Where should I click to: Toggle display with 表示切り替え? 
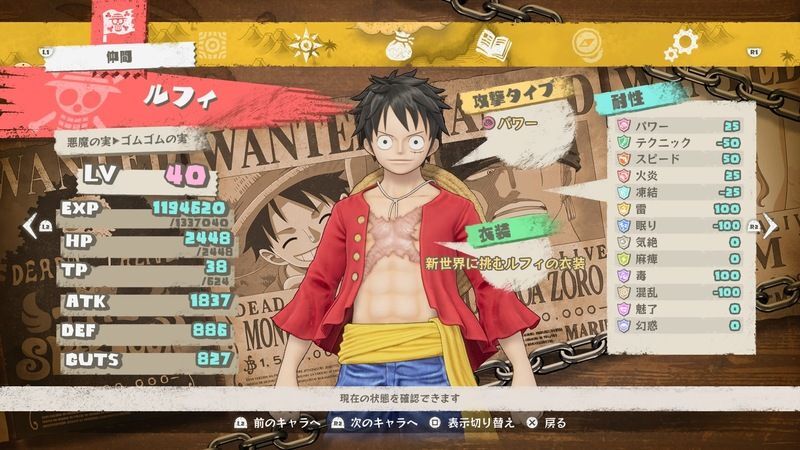coord(477,423)
